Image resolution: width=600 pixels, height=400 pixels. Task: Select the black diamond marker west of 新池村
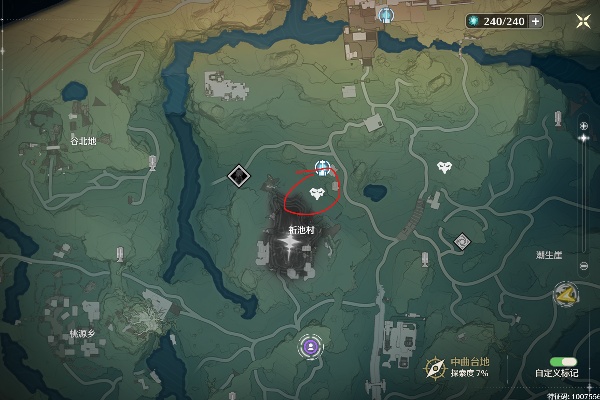click(238, 177)
